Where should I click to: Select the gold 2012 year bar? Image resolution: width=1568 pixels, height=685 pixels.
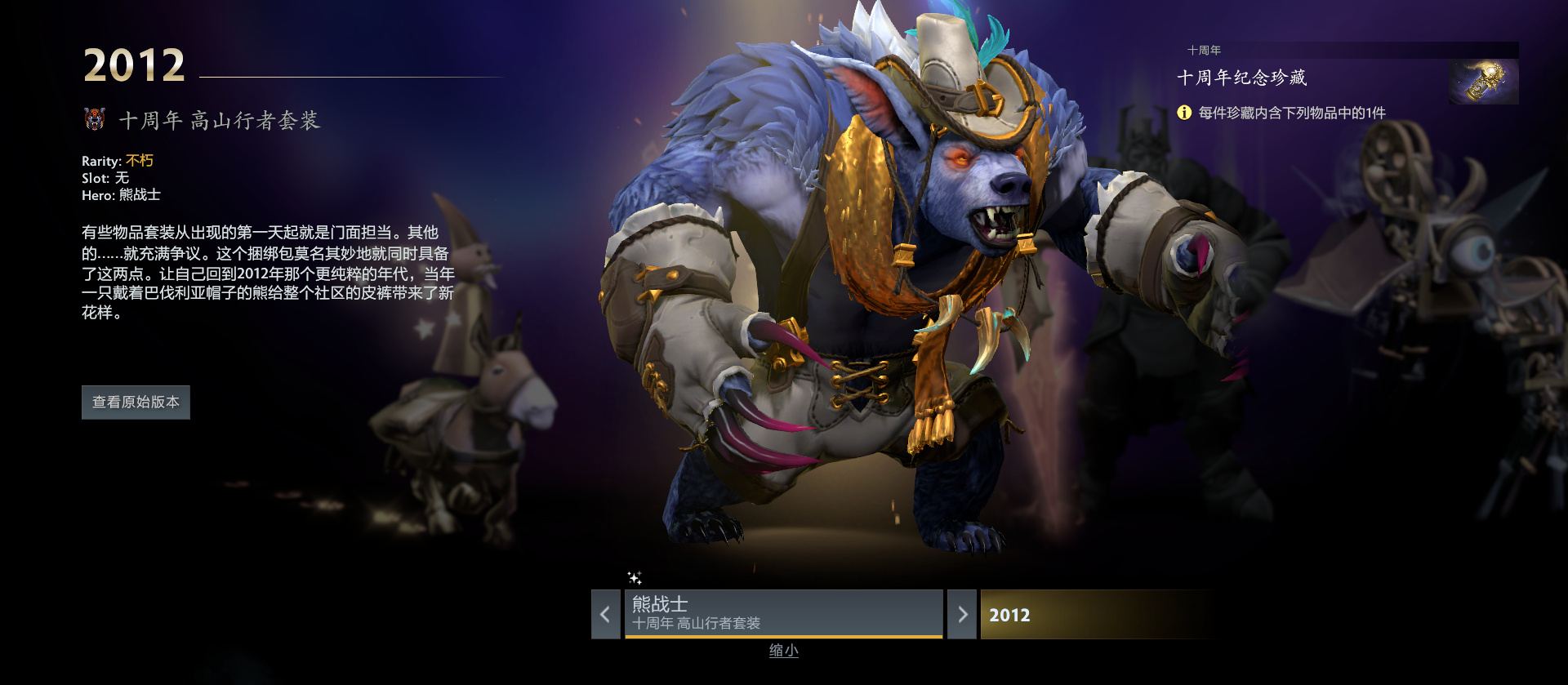pyautogui.click(x=1094, y=615)
